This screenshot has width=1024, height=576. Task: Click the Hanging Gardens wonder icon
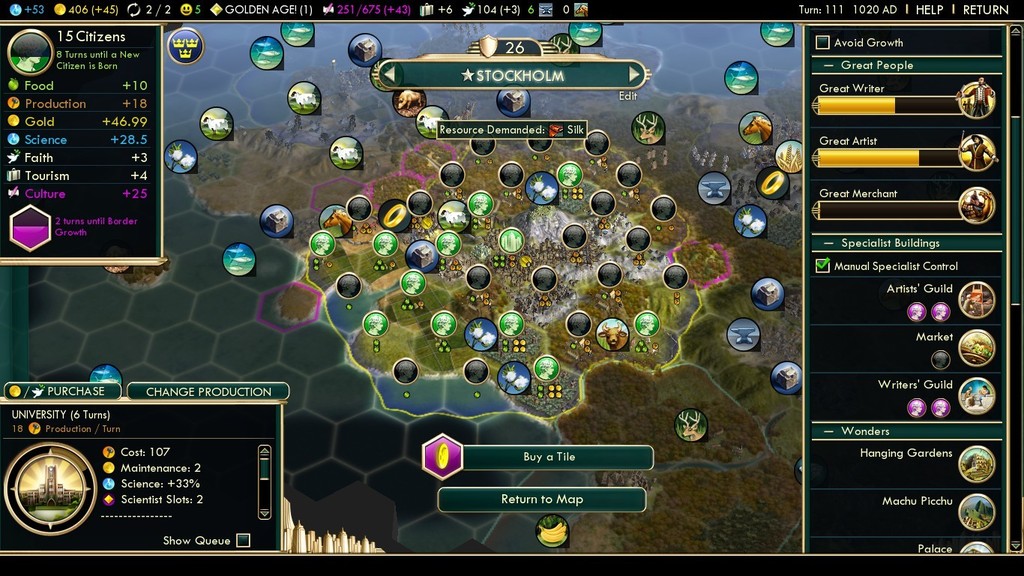(976, 463)
